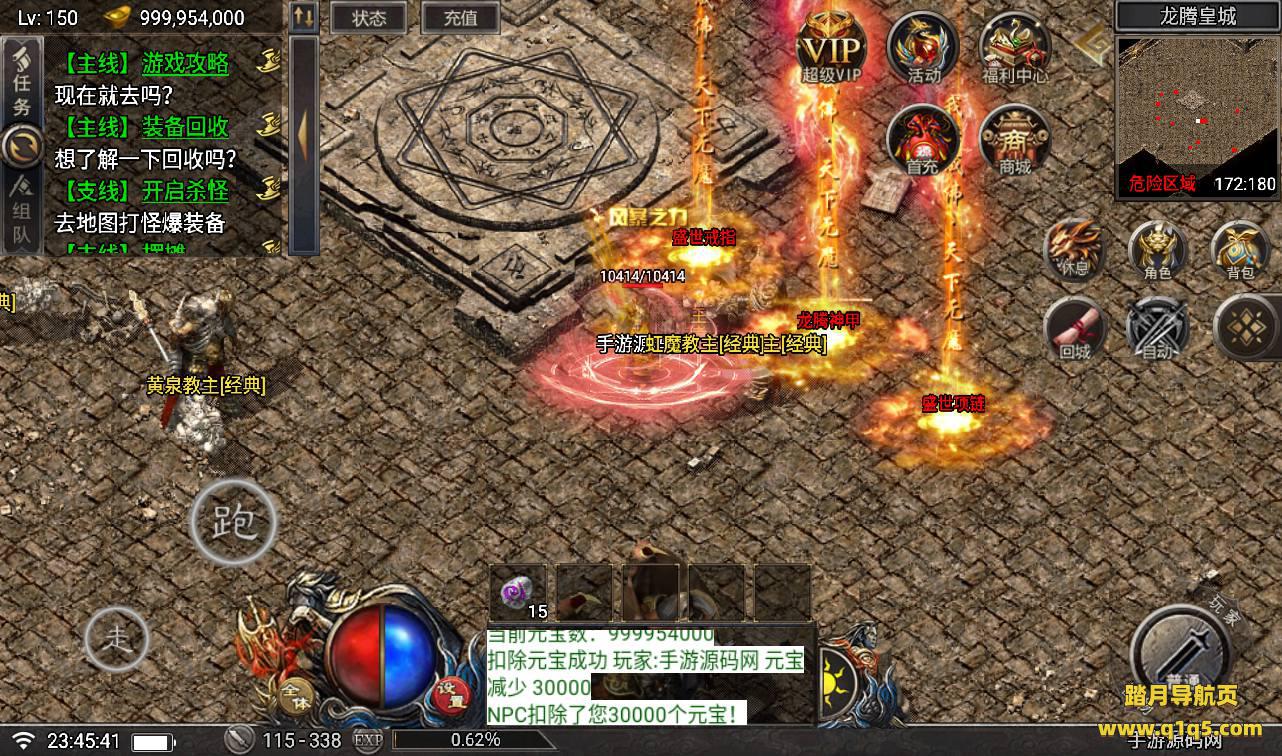Use the purple item in the hotbar
The image size is (1282, 756).
coord(518,592)
